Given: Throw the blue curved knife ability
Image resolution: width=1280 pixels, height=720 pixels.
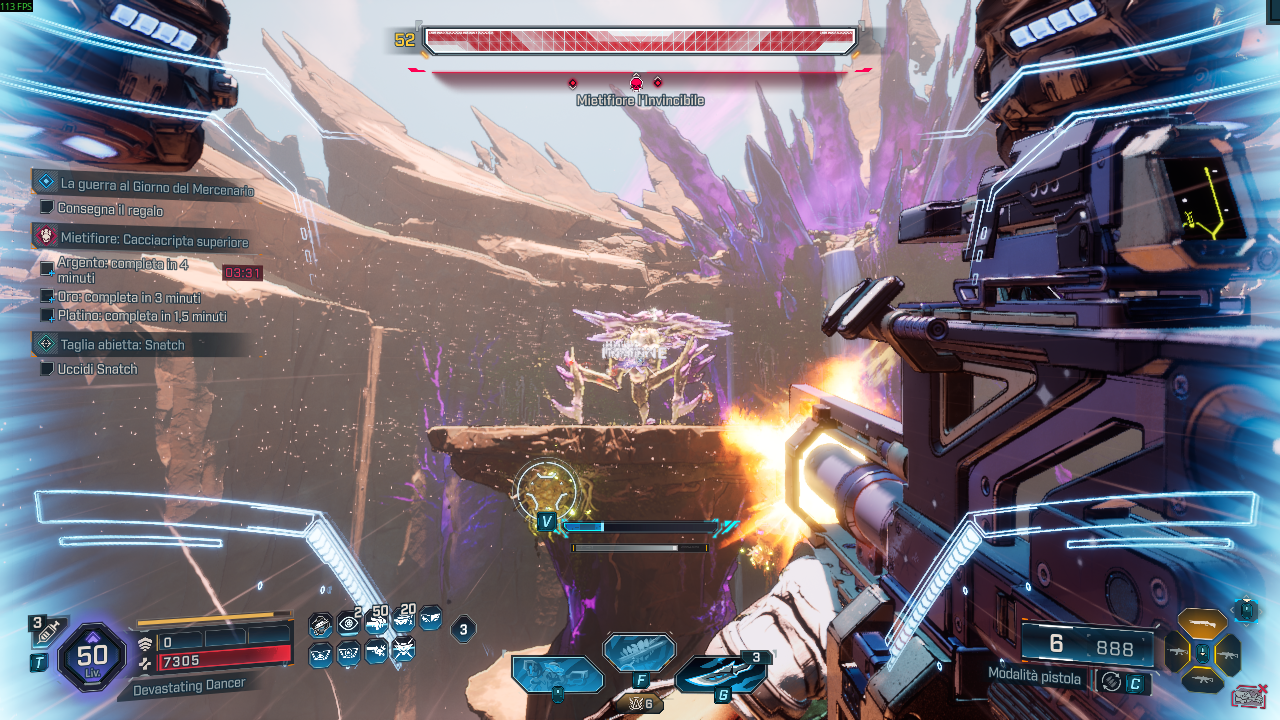Looking at the screenshot, I should point(720,672).
